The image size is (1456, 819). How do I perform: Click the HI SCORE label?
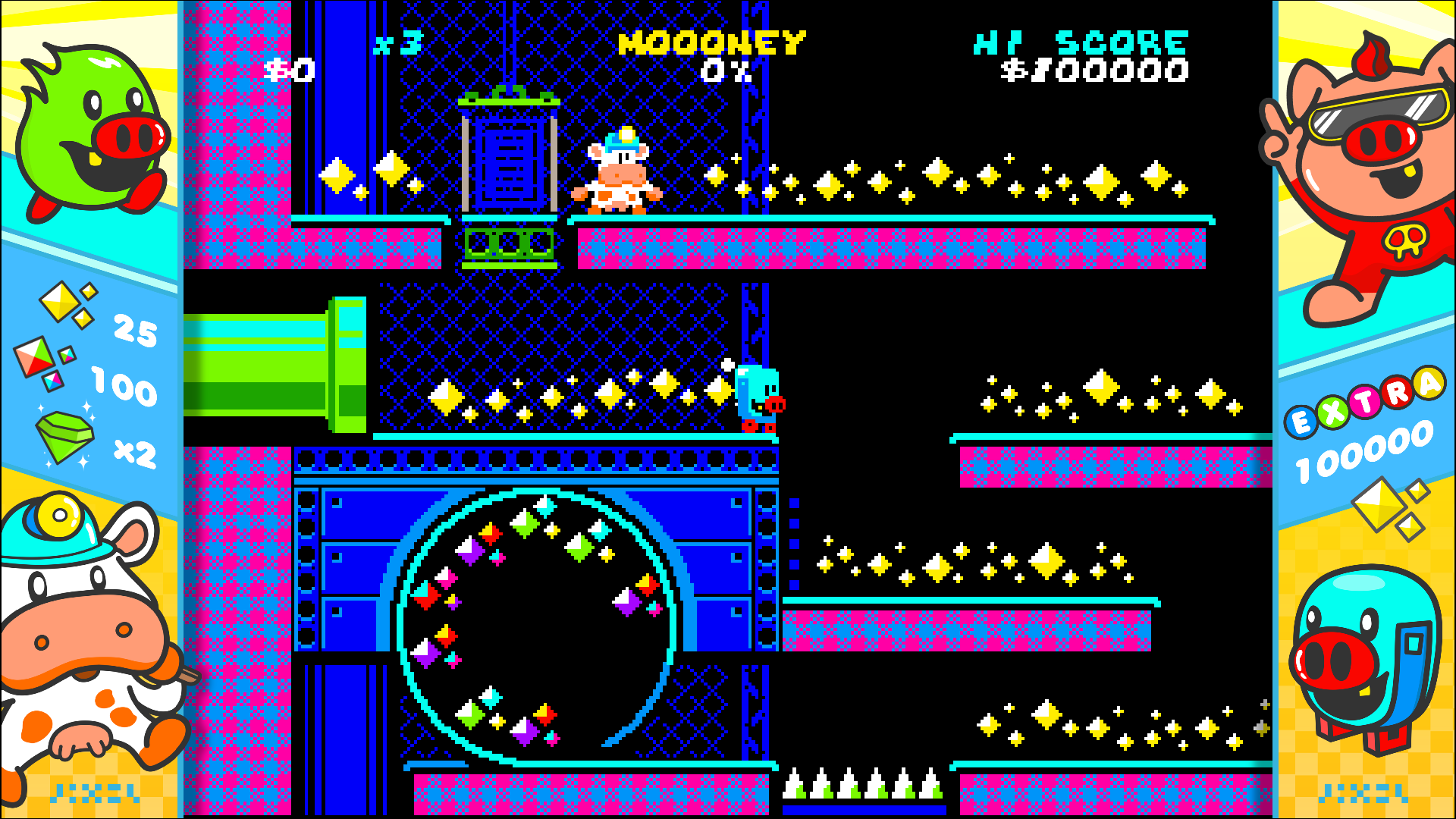(1080, 43)
